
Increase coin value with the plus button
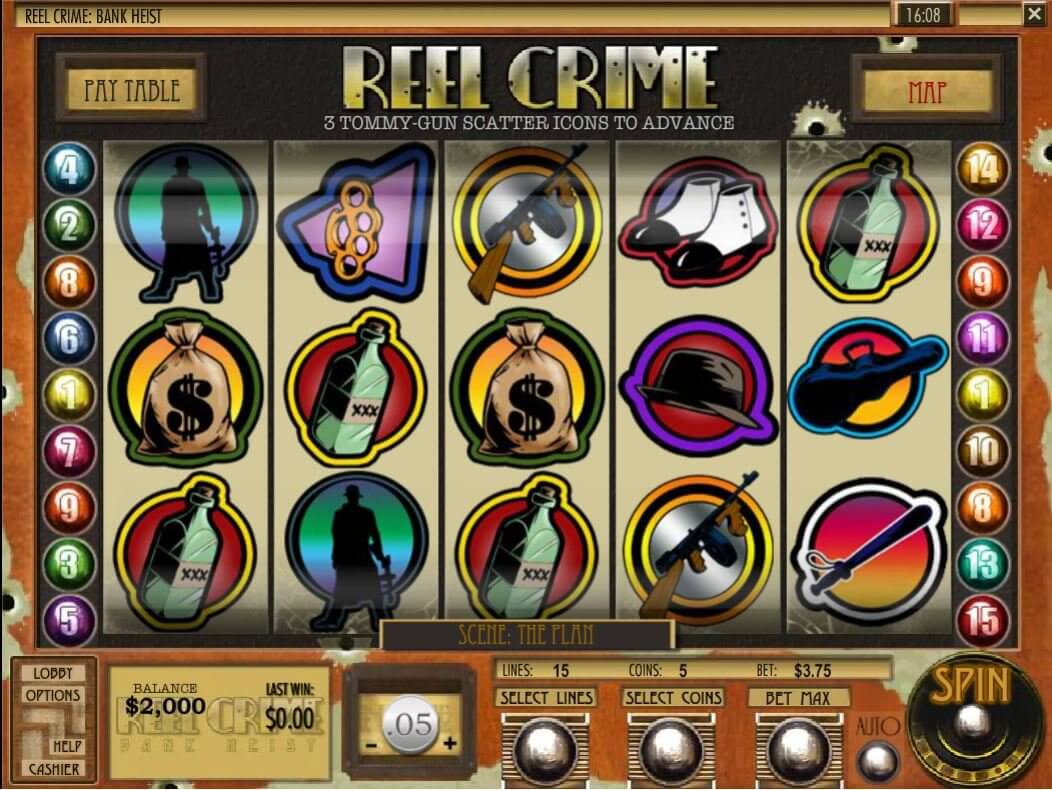(x=449, y=742)
